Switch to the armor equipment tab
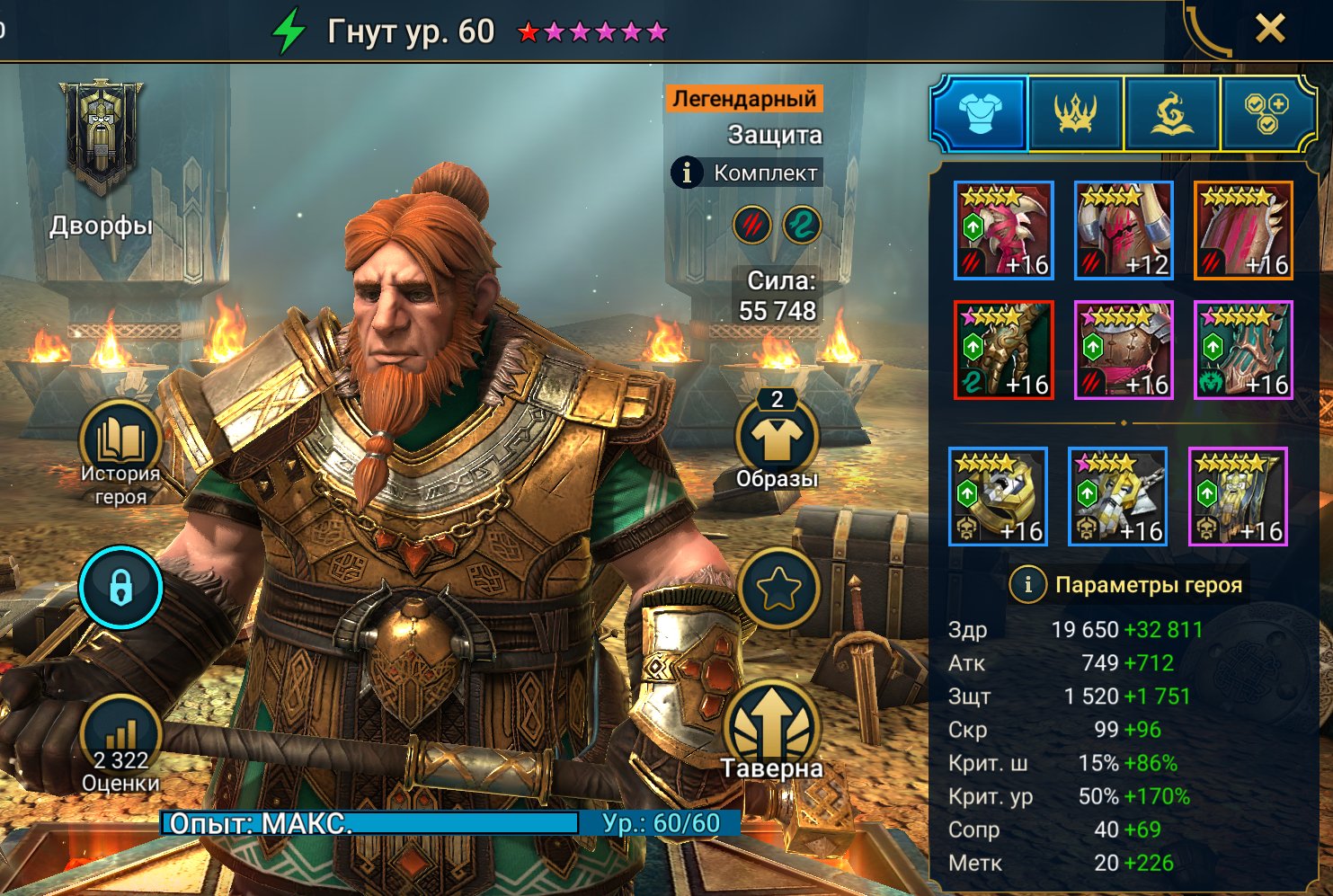Viewport: 1333px width, 896px height. [x=980, y=114]
